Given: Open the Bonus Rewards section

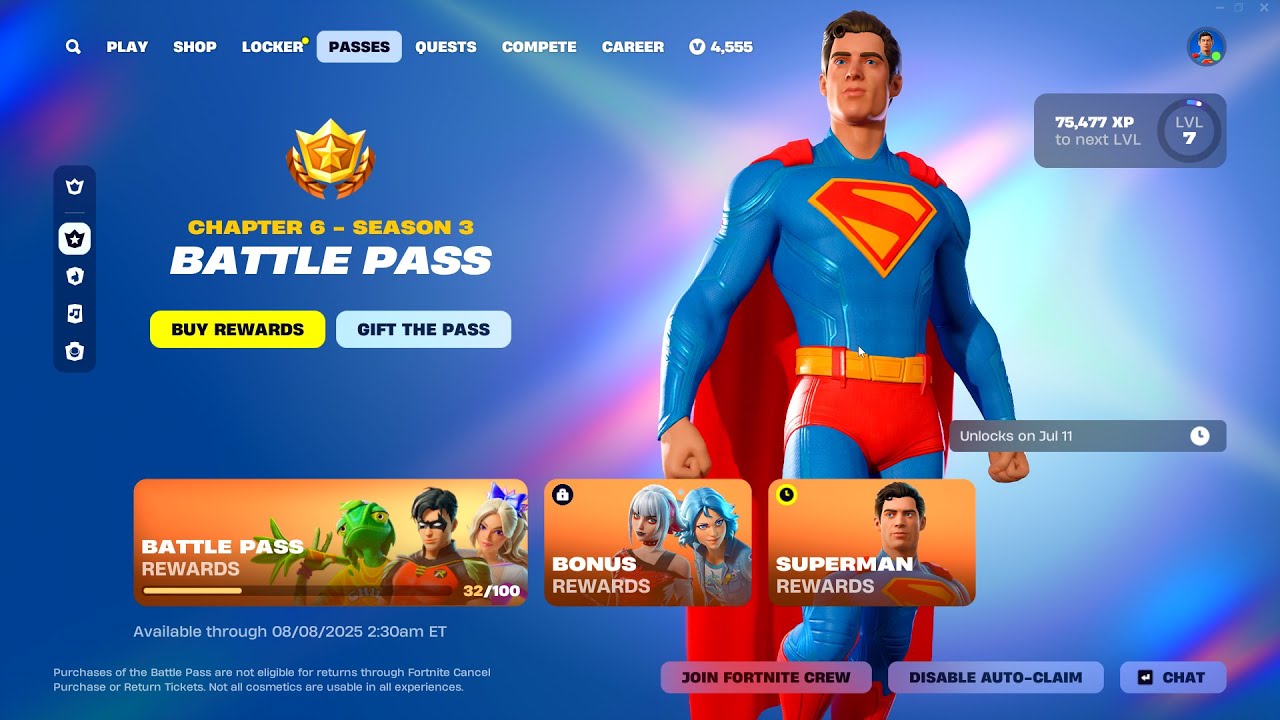Looking at the screenshot, I should [x=647, y=543].
